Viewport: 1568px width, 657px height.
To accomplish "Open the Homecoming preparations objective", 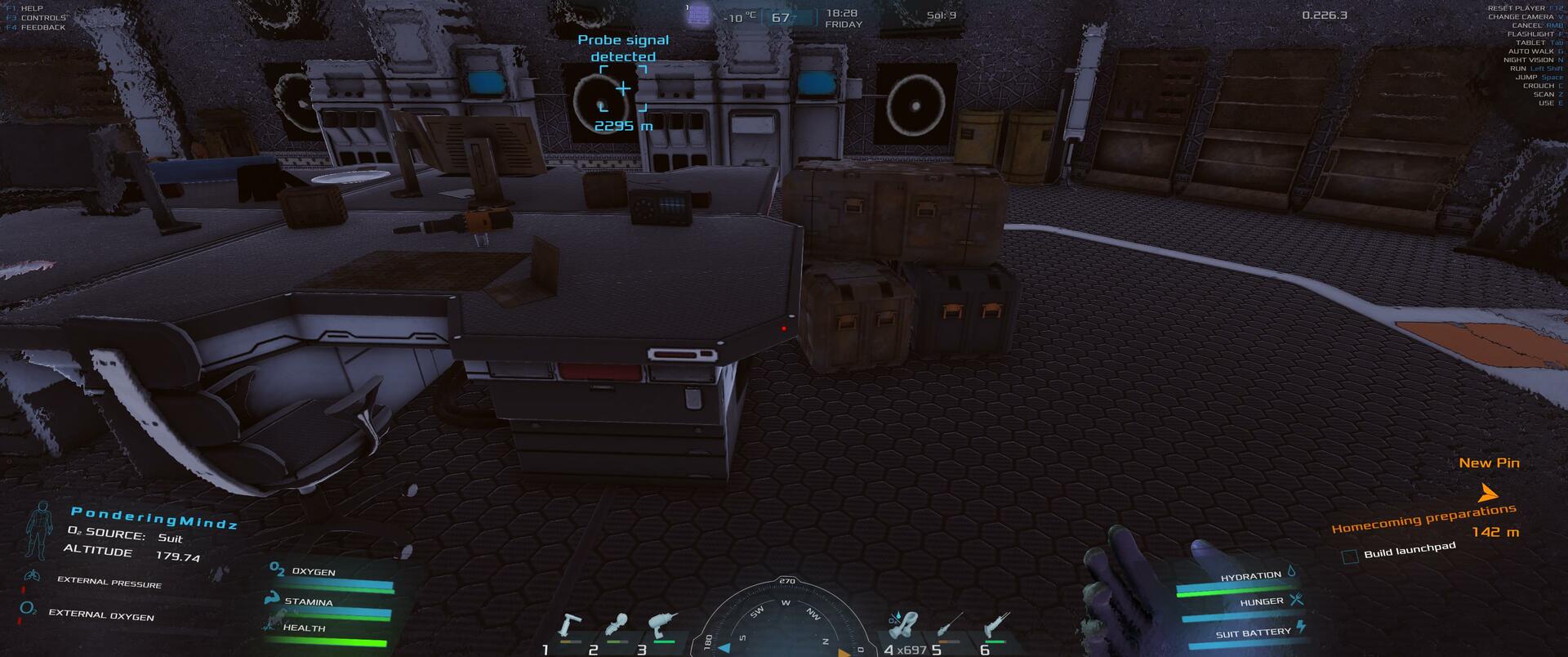I will [1423, 519].
